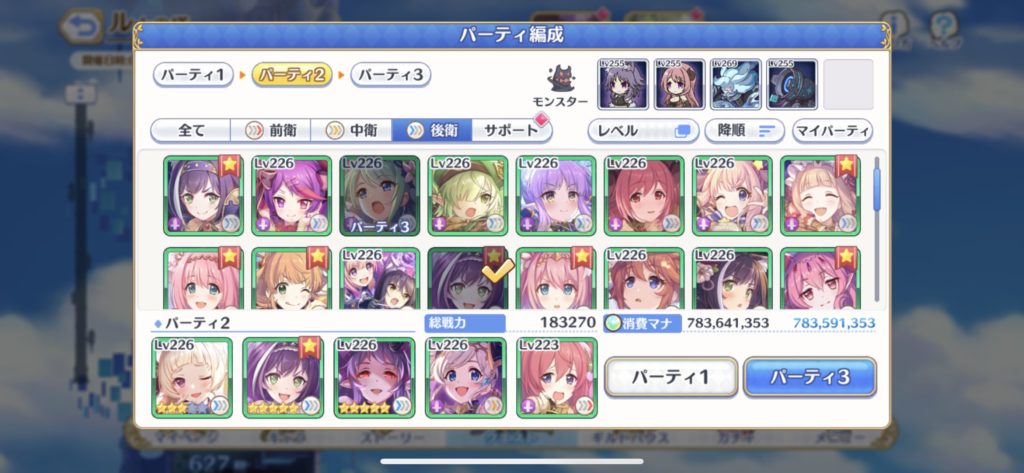Select the highlighted パーティ2 step tab
1024x473 pixels.
[291, 75]
